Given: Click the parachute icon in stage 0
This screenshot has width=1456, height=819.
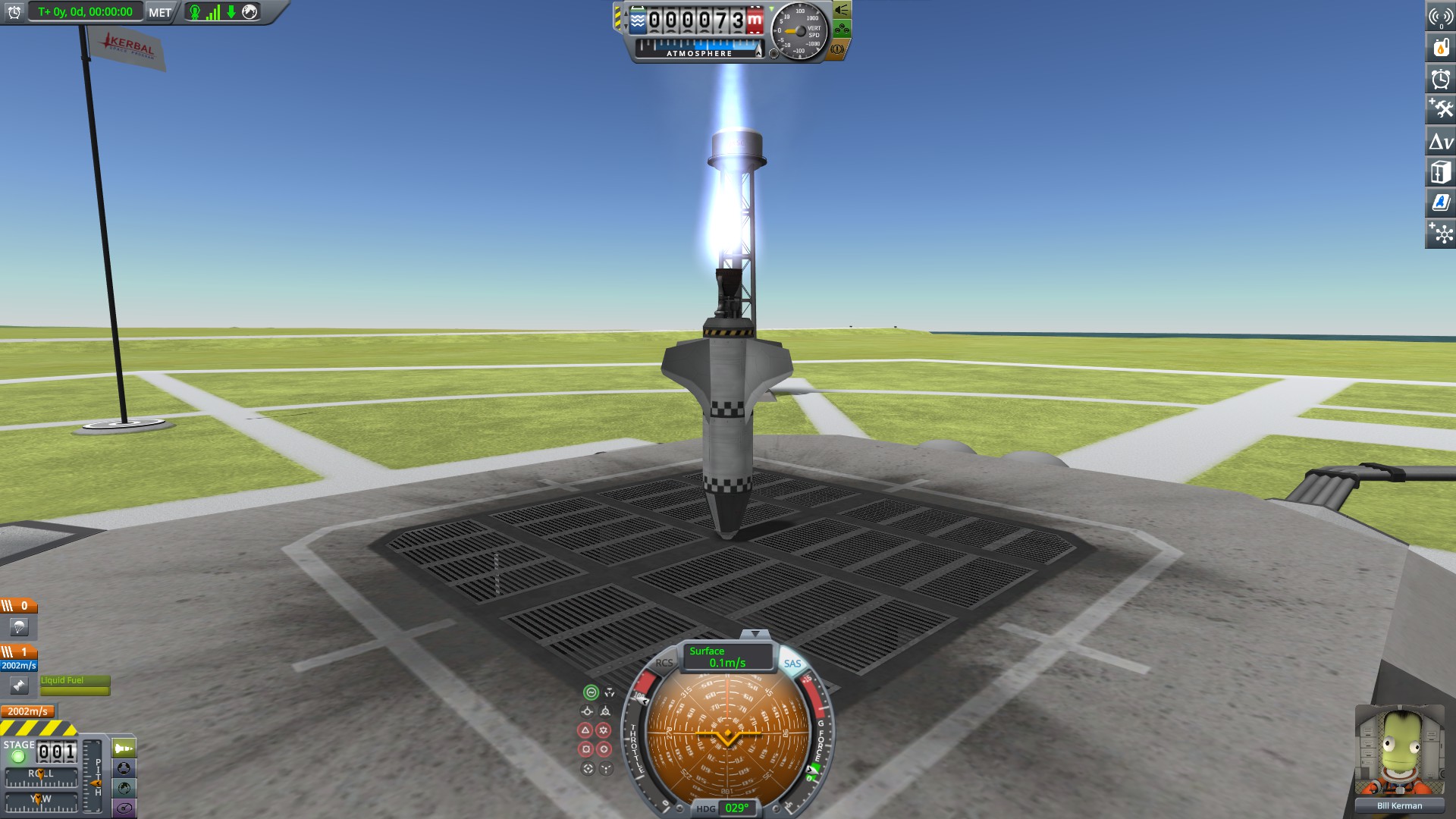Looking at the screenshot, I should (x=19, y=628).
